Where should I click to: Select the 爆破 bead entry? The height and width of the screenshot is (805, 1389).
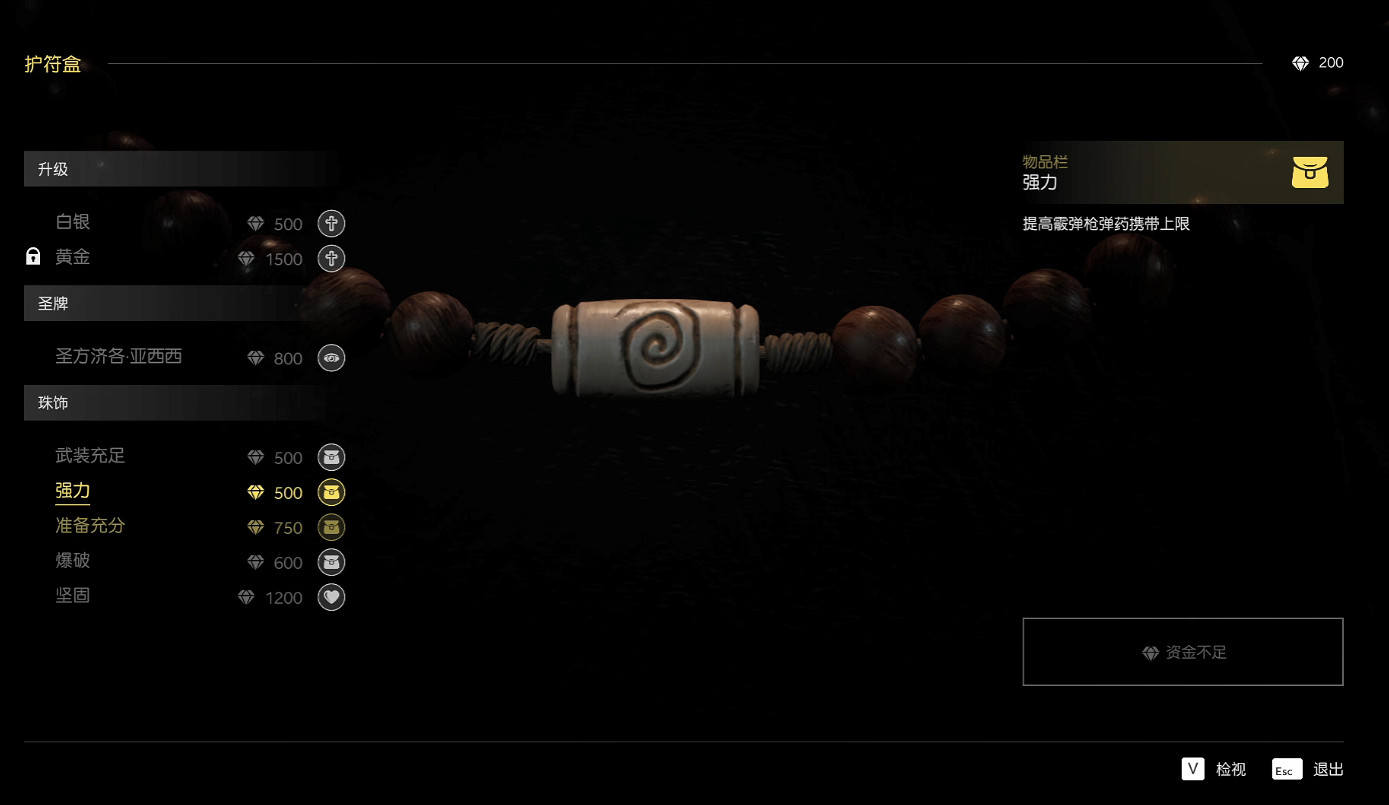(74, 562)
